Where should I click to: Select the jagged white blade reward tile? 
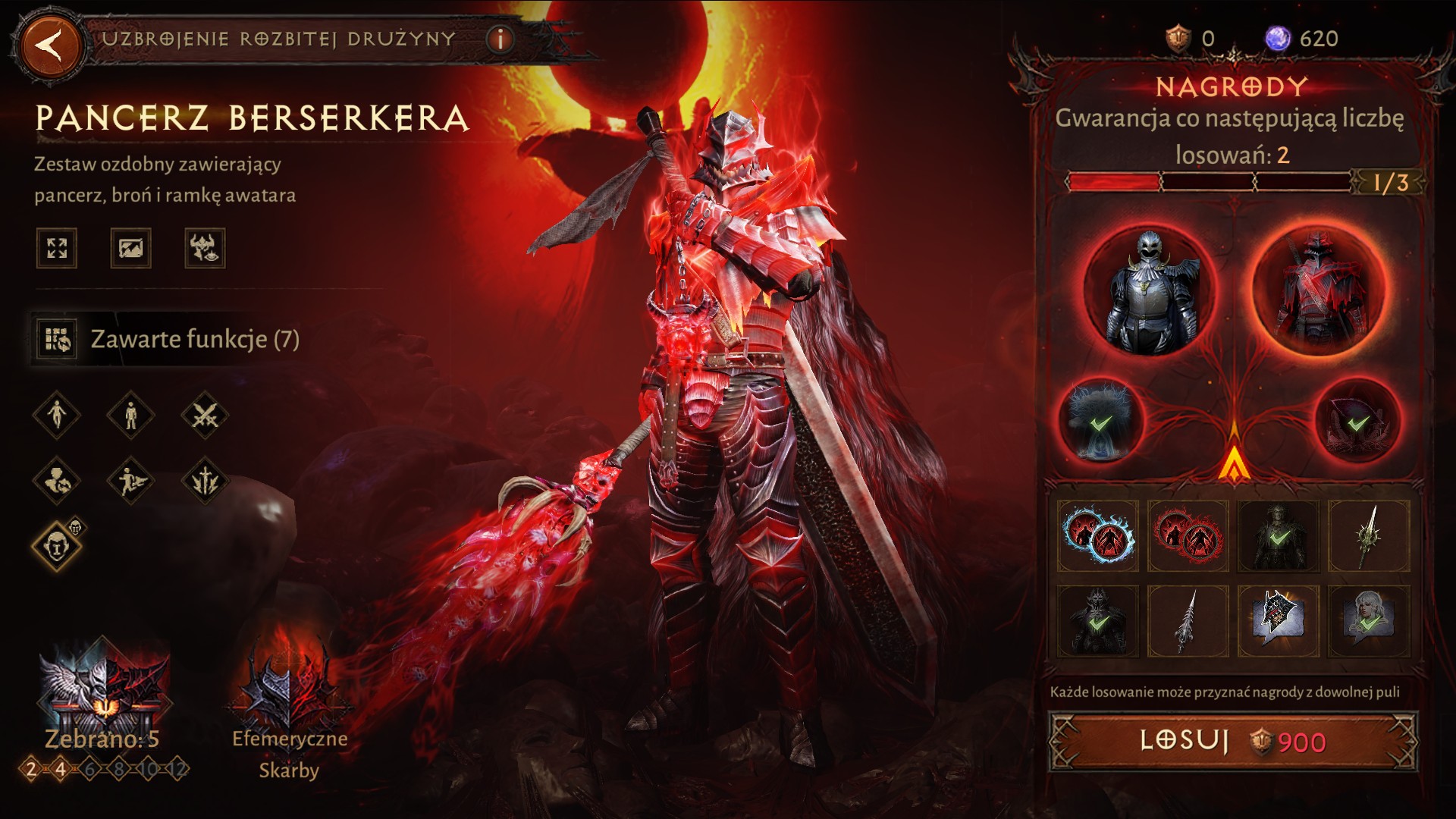click(x=1188, y=621)
